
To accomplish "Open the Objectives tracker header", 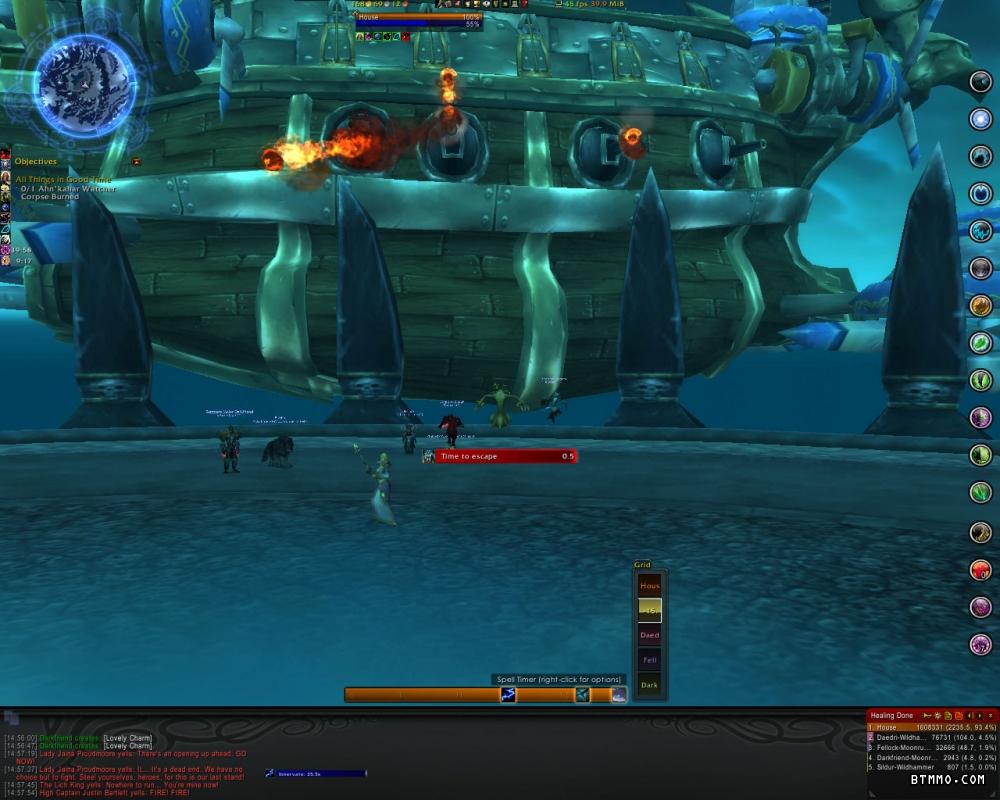I will (x=36, y=161).
